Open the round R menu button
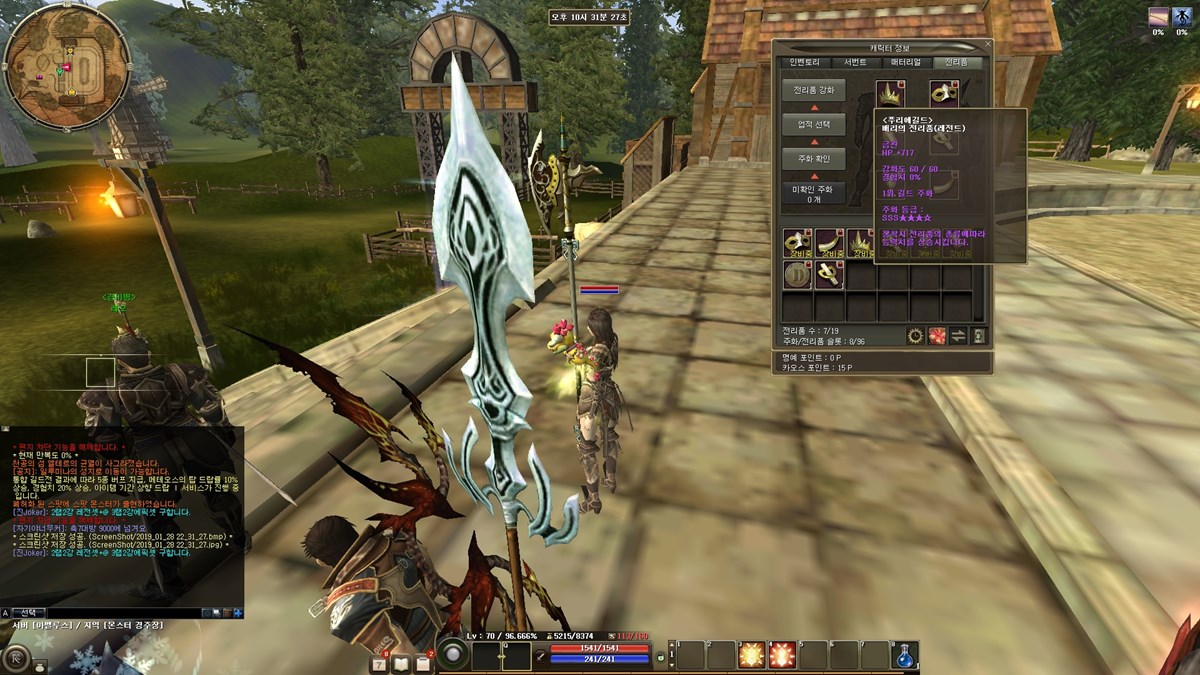The image size is (1200, 675). [x=15, y=659]
